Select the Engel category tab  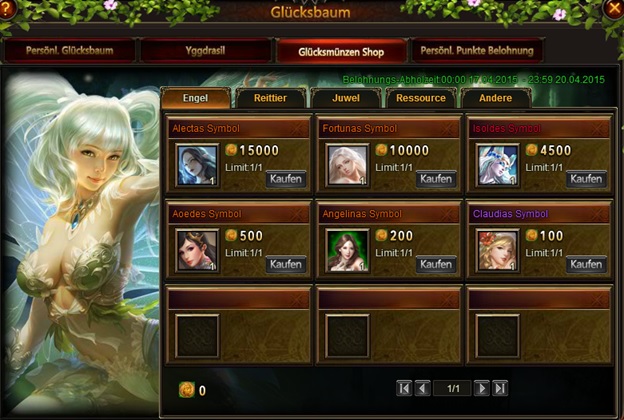coord(195,98)
